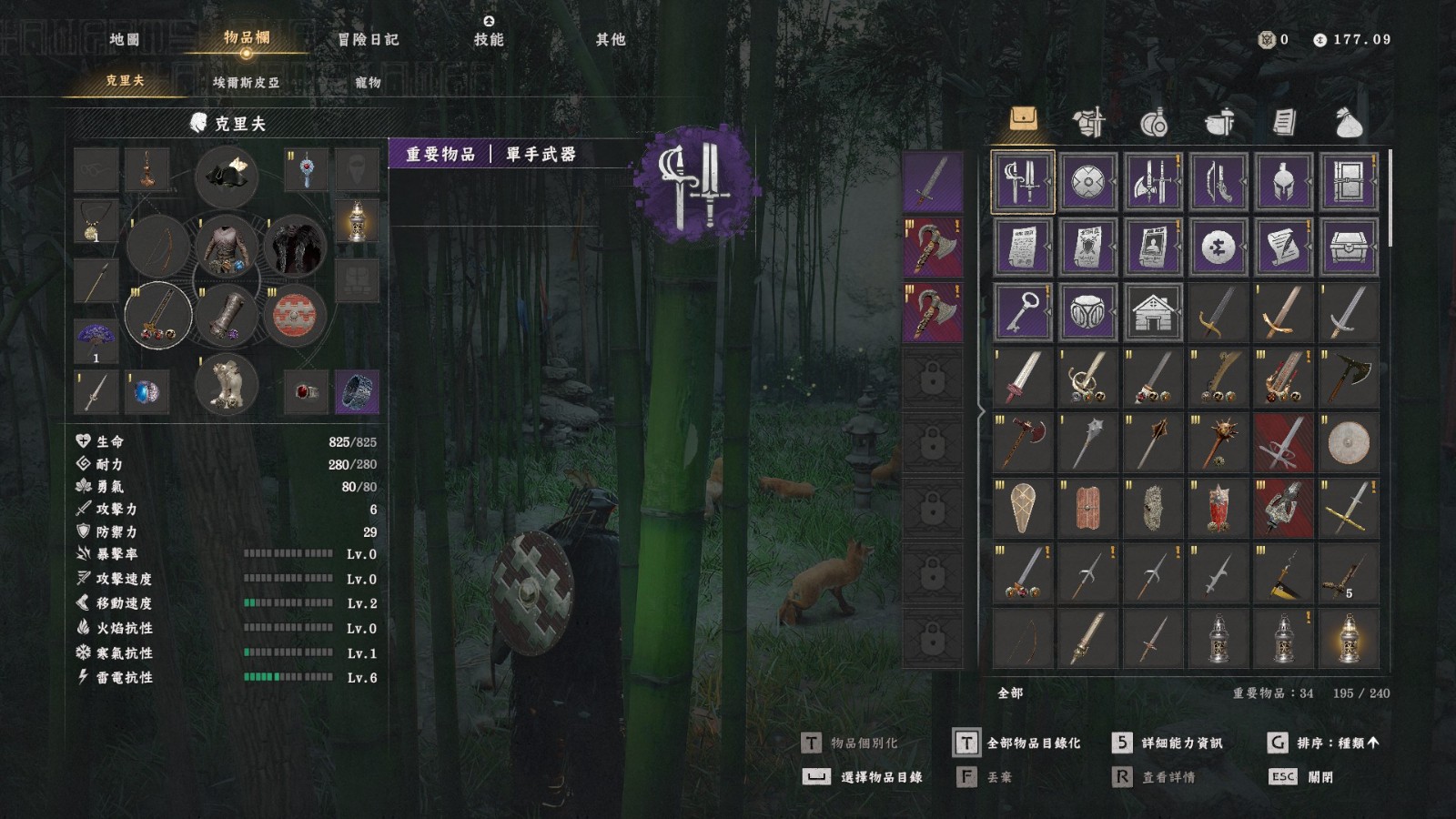The width and height of the screenshot is (1456, 819).
Task: Pick the treasure chest catalog slot
Action: point(1349,247)
